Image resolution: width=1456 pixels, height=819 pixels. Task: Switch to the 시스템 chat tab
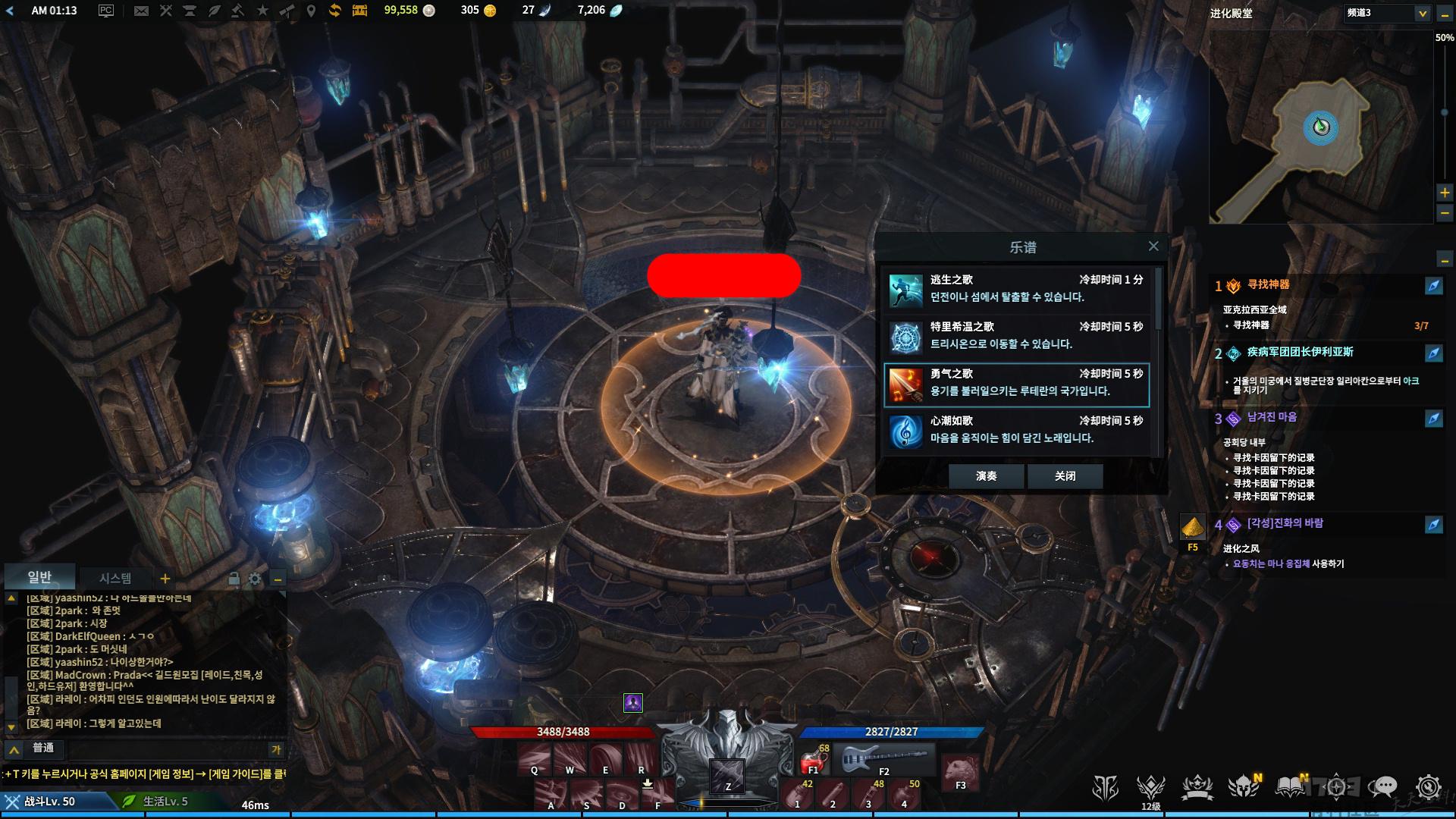(x=115, y=579)
